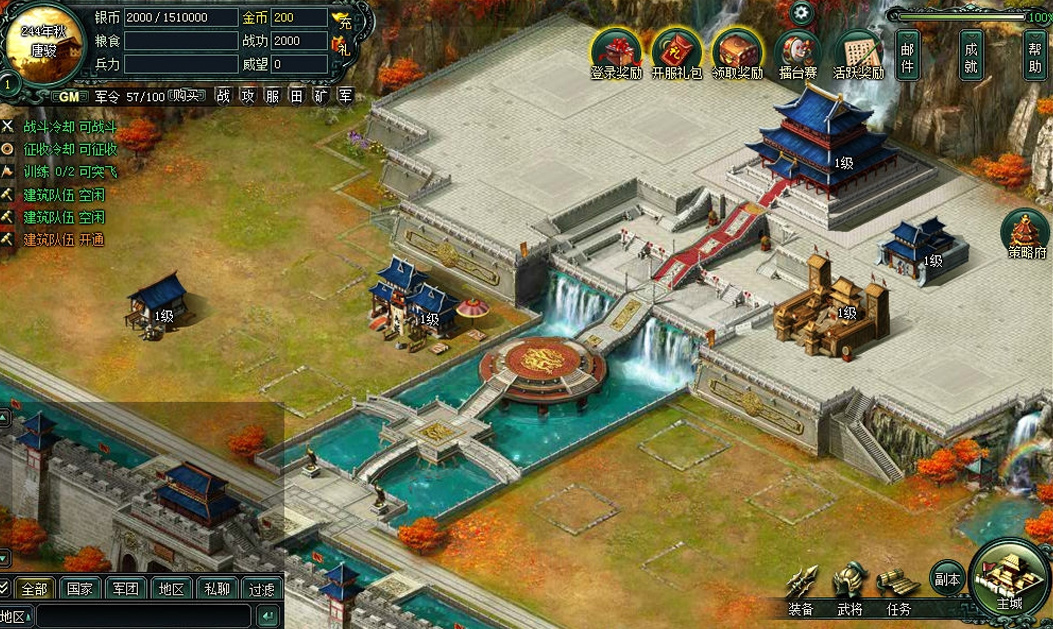Open the 开服礼包 red envelope pack
Screen dimensions: 1053x629
677,53
